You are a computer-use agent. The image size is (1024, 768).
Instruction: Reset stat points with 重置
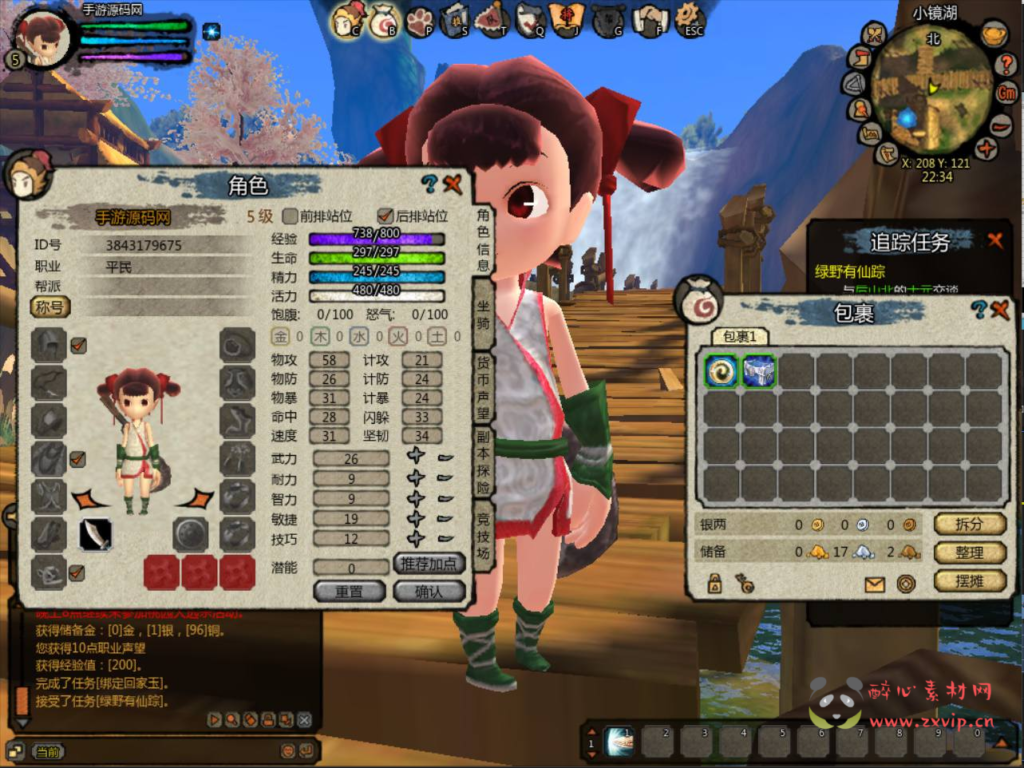pyautogui.click(x=349, y=591)
